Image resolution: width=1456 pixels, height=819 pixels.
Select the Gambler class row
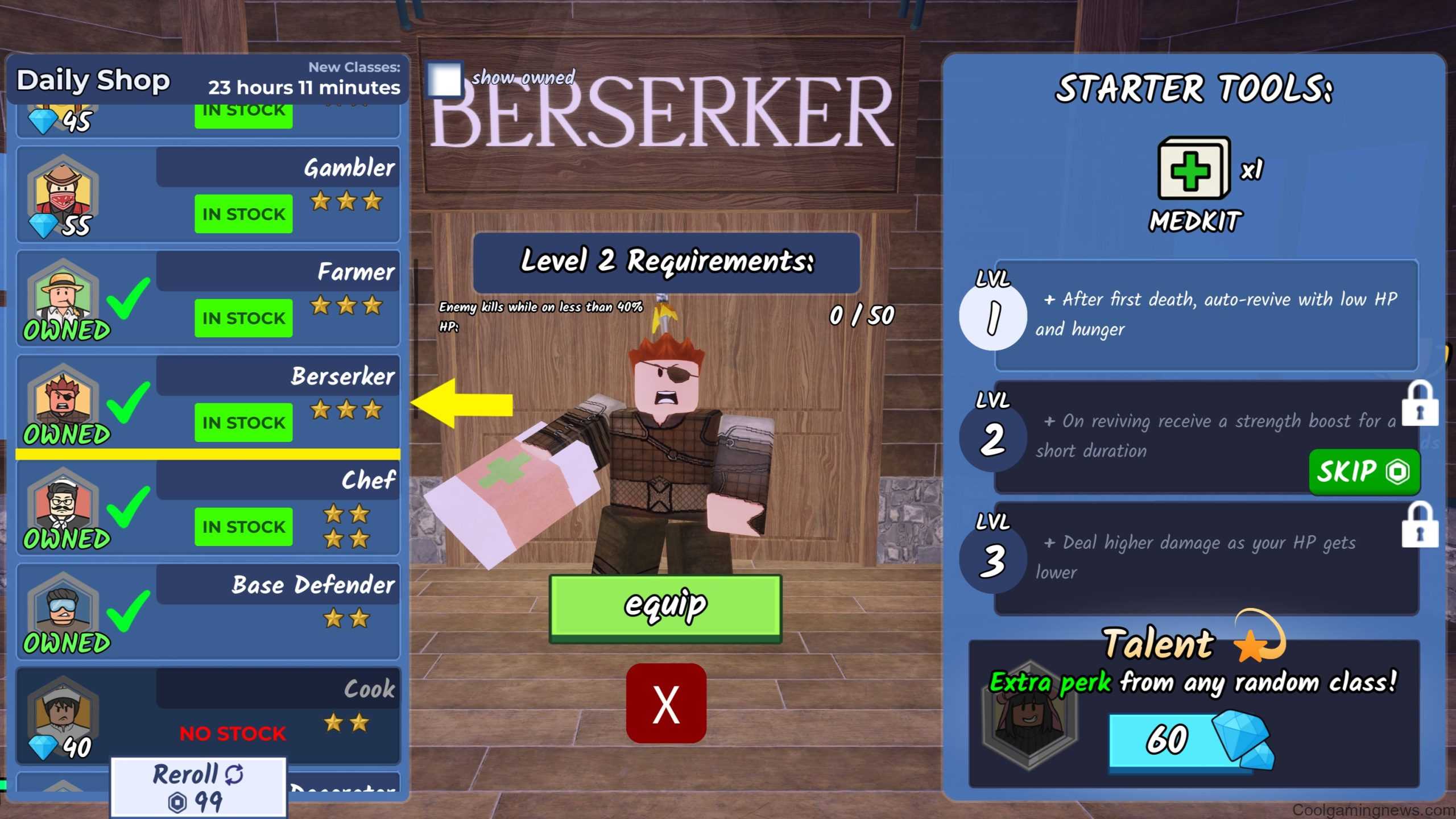[208, 194]
